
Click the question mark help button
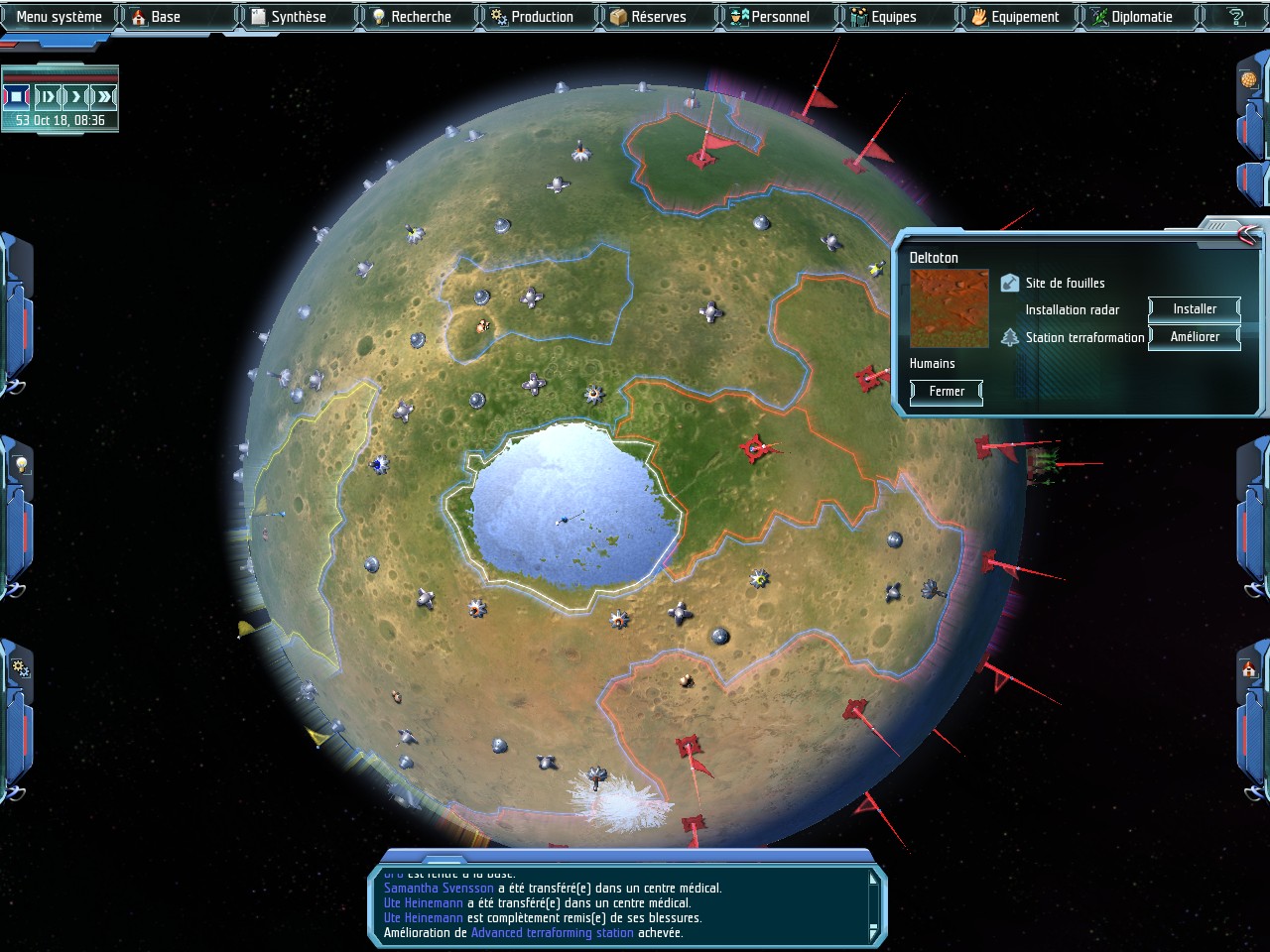pyautogui.click(x=1235, y=17)
